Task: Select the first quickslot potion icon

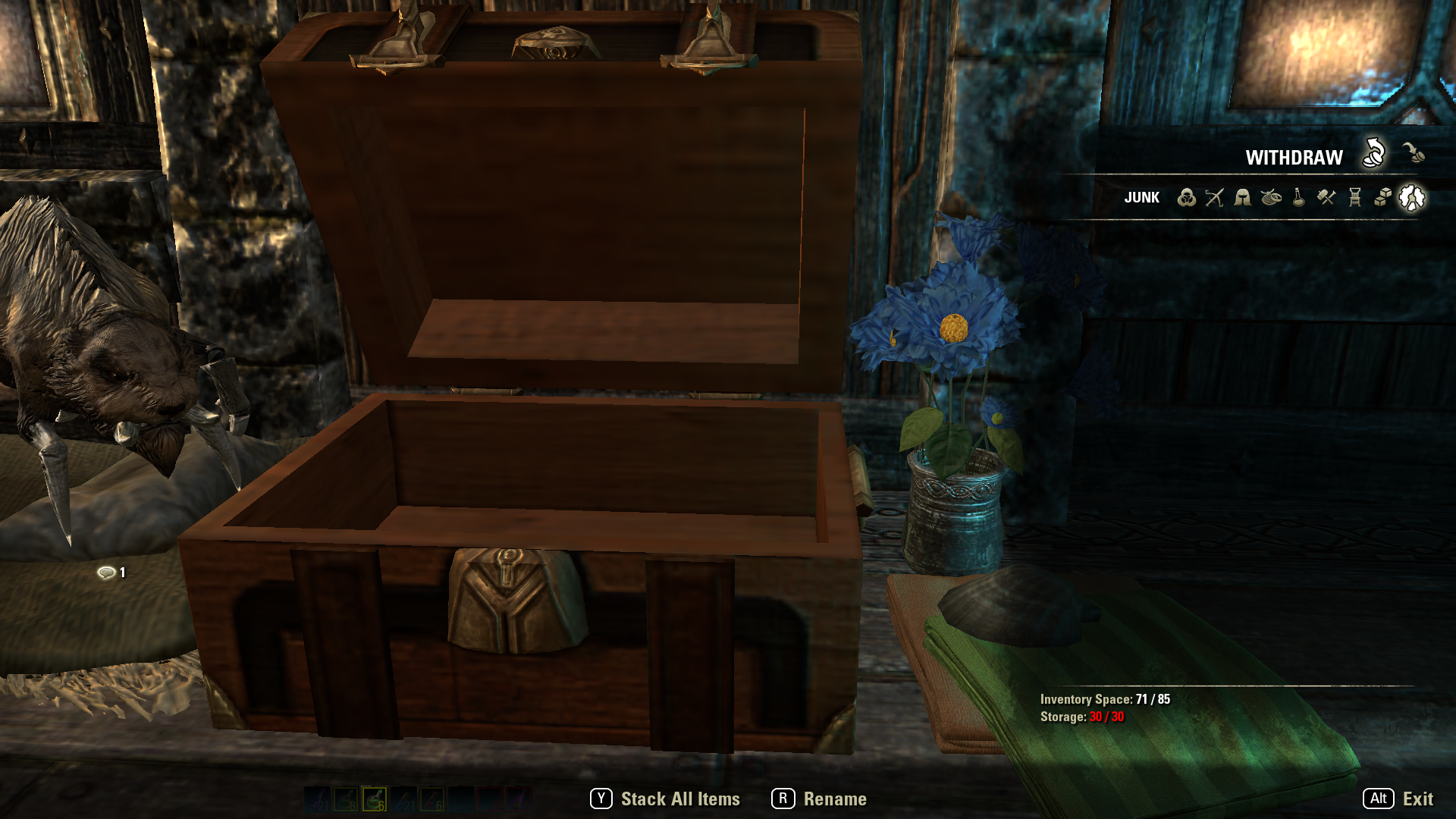Action: [316, 799]
